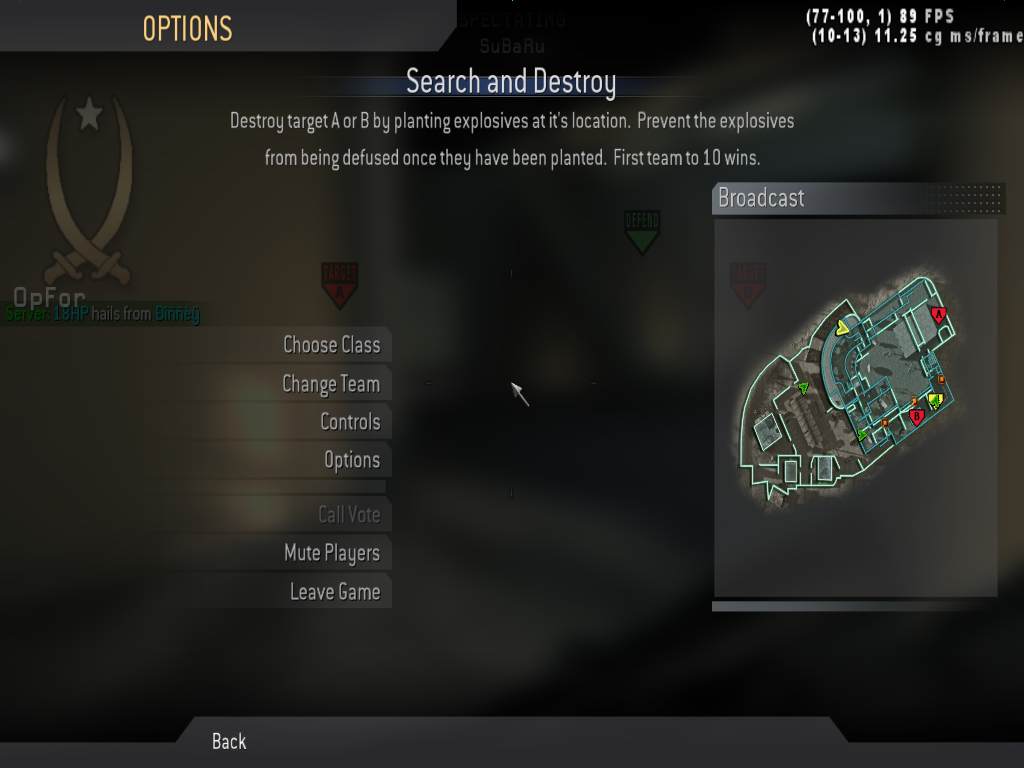Choose Leave Game
Image resolution: width=1024 pixels, height=768 pixels.
[334, 592]
